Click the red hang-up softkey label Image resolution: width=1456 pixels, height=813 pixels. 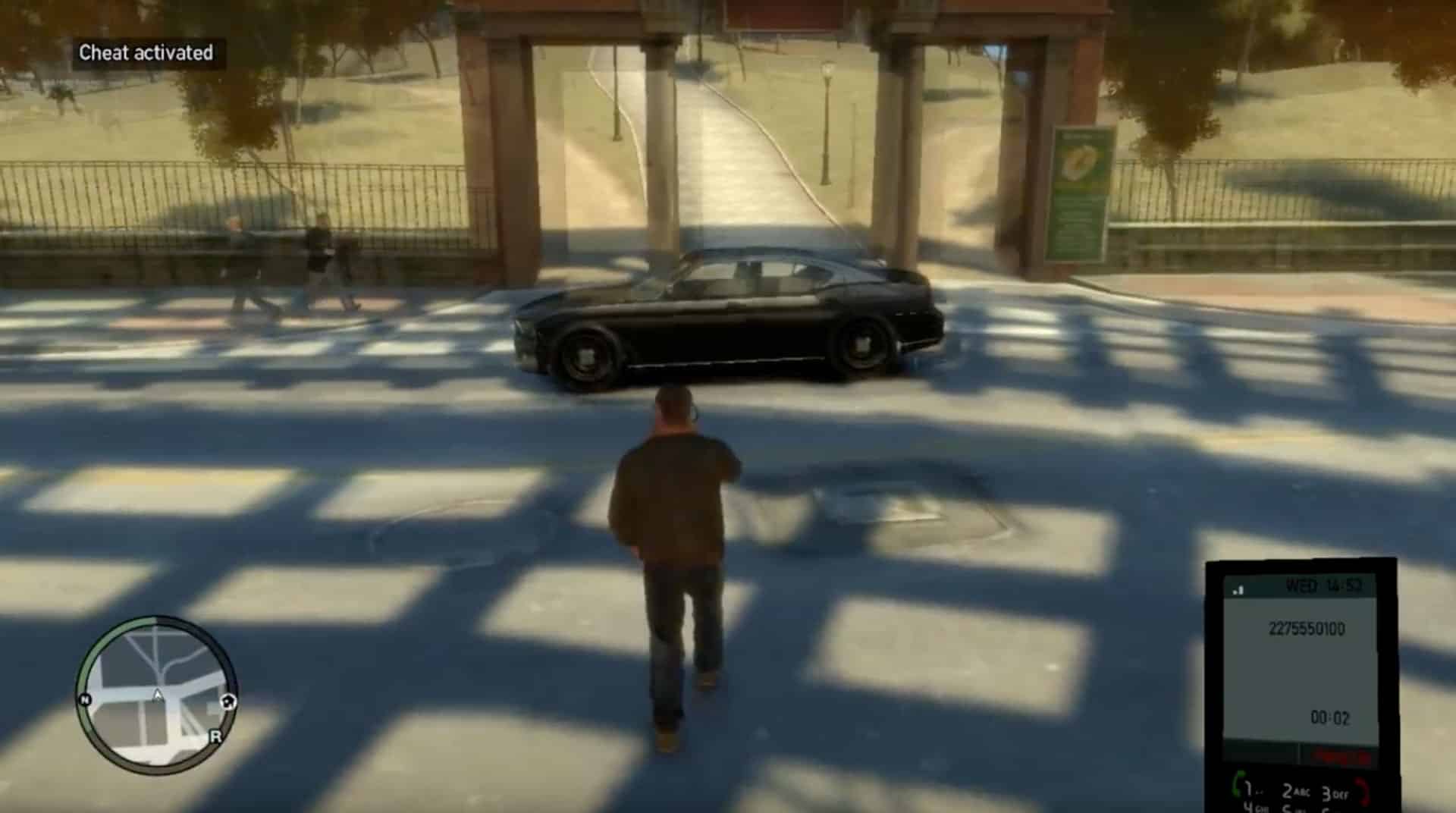click(x=1341, y=756)
